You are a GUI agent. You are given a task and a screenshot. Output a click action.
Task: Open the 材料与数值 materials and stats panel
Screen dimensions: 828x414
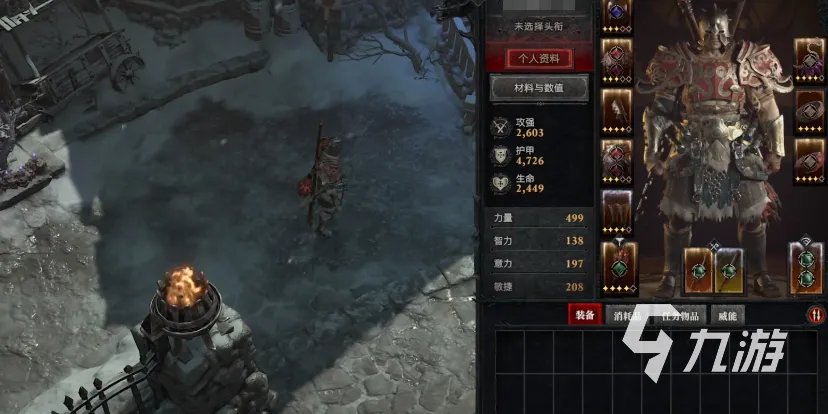click(538, 88)
